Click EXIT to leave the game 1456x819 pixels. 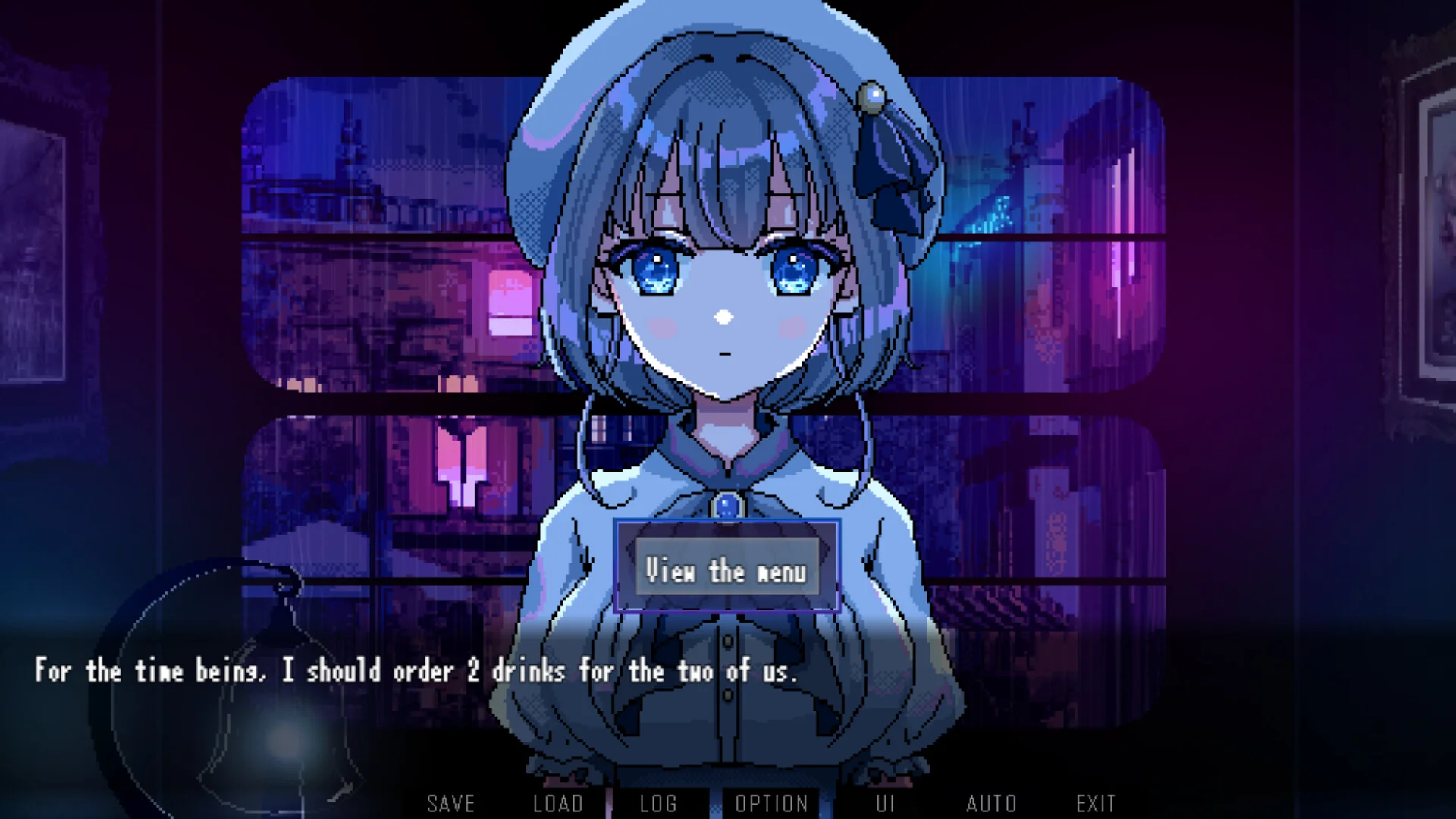pos(1095,803)
